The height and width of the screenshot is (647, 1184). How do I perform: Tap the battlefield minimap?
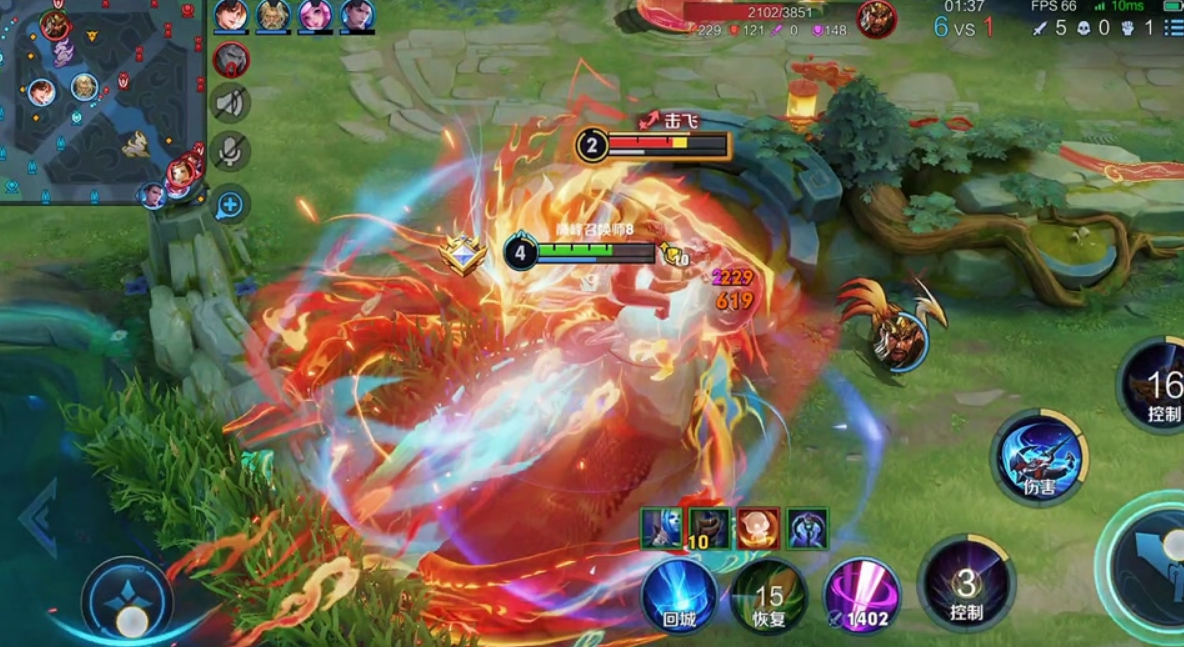click(x=100, y=100)
